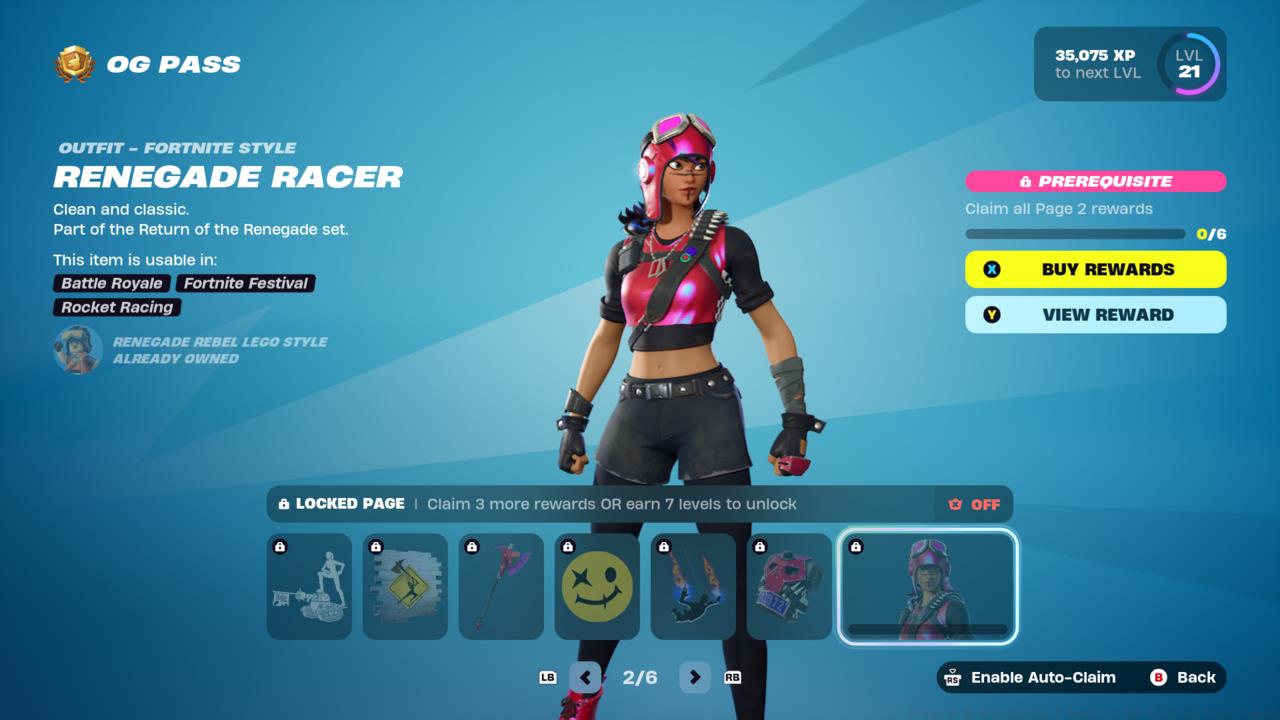
Task: Select the yellow smiley face emoticon reward
Action: [x=597, y=586]
